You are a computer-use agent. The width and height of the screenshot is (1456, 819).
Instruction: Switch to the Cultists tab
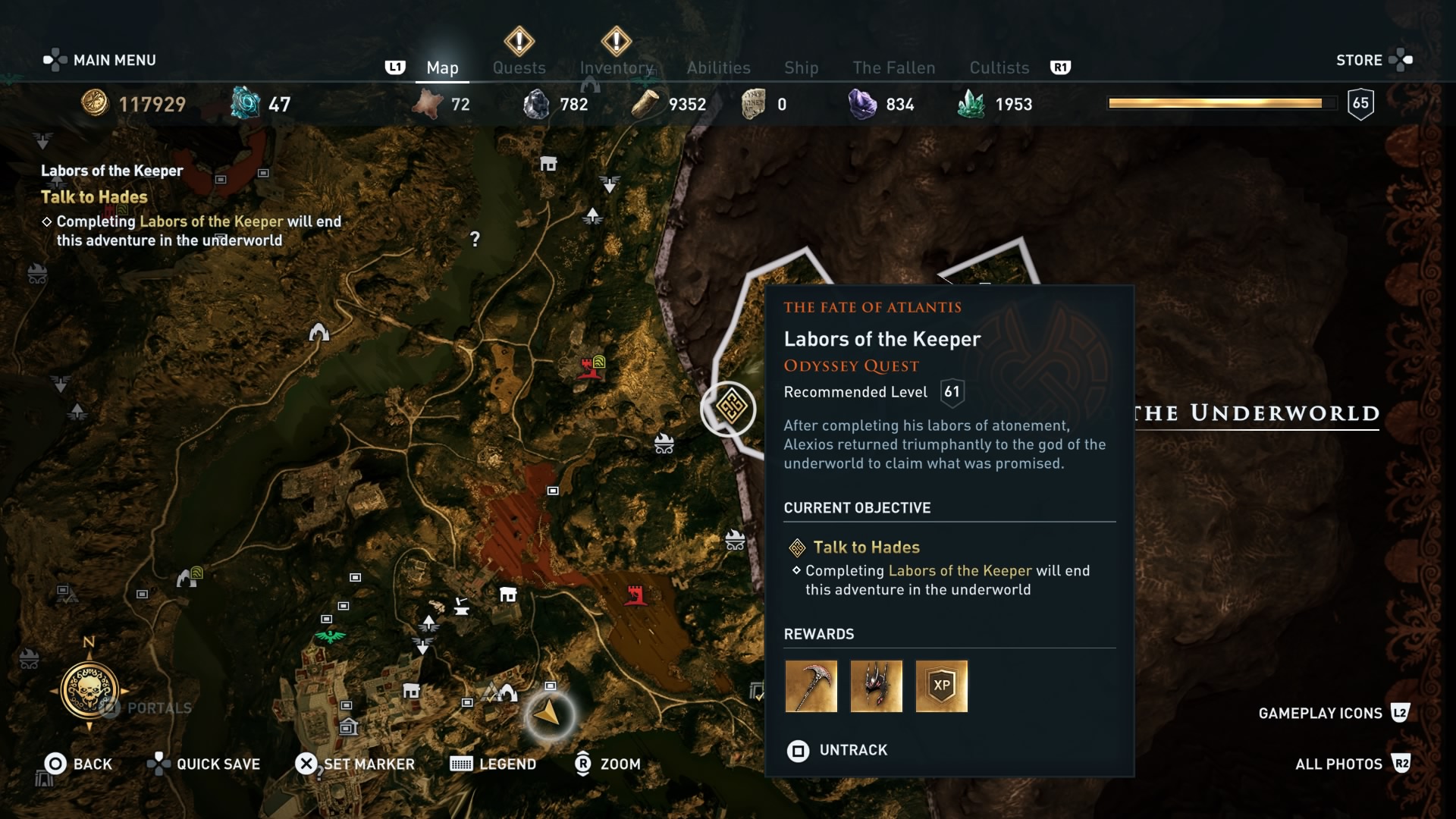(999, 67)
